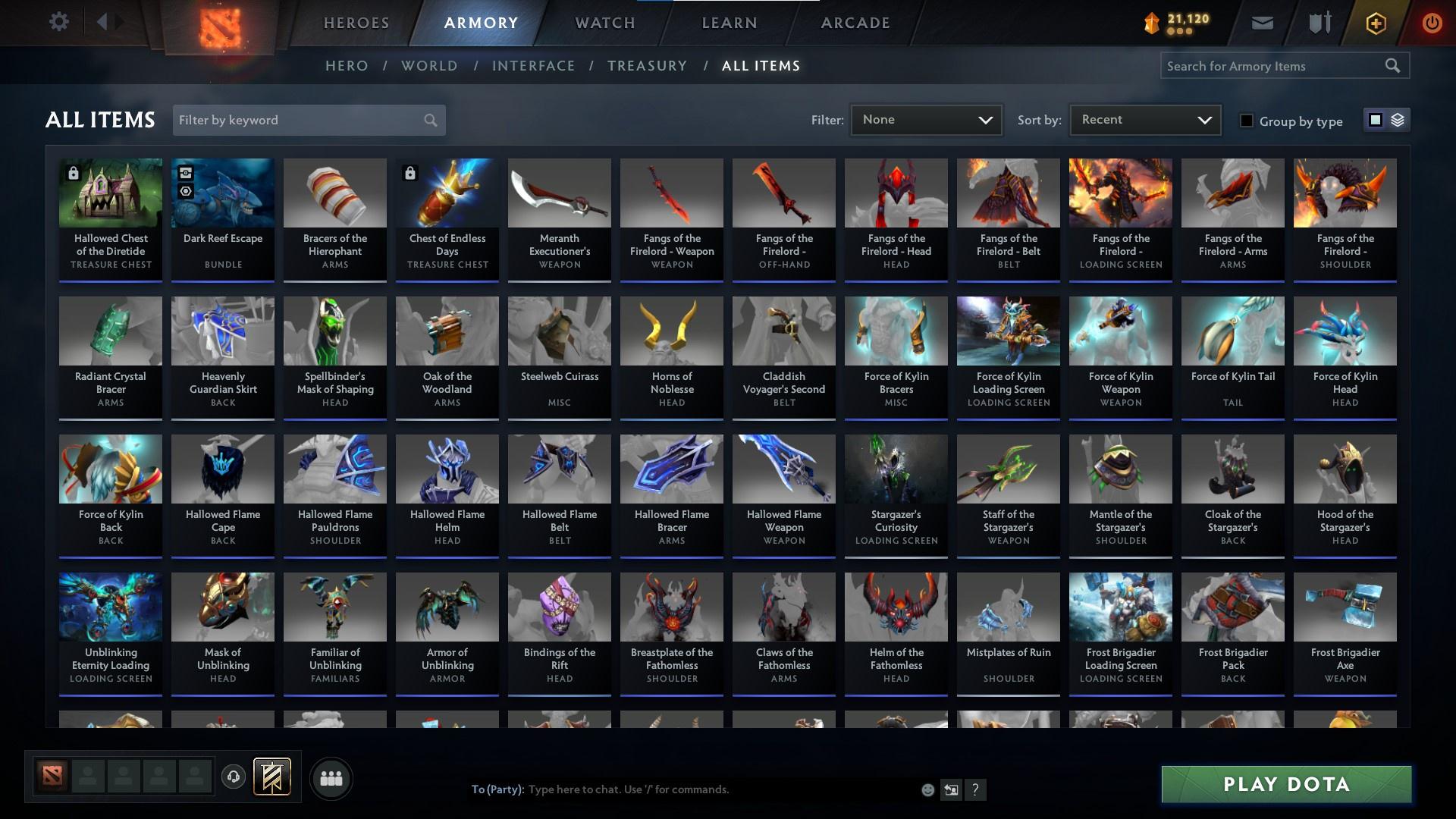Click the HERO breadcrumb link
The height and width of the screenshot is (819, 1456).
pyautogui.click(x=346, y=66)
